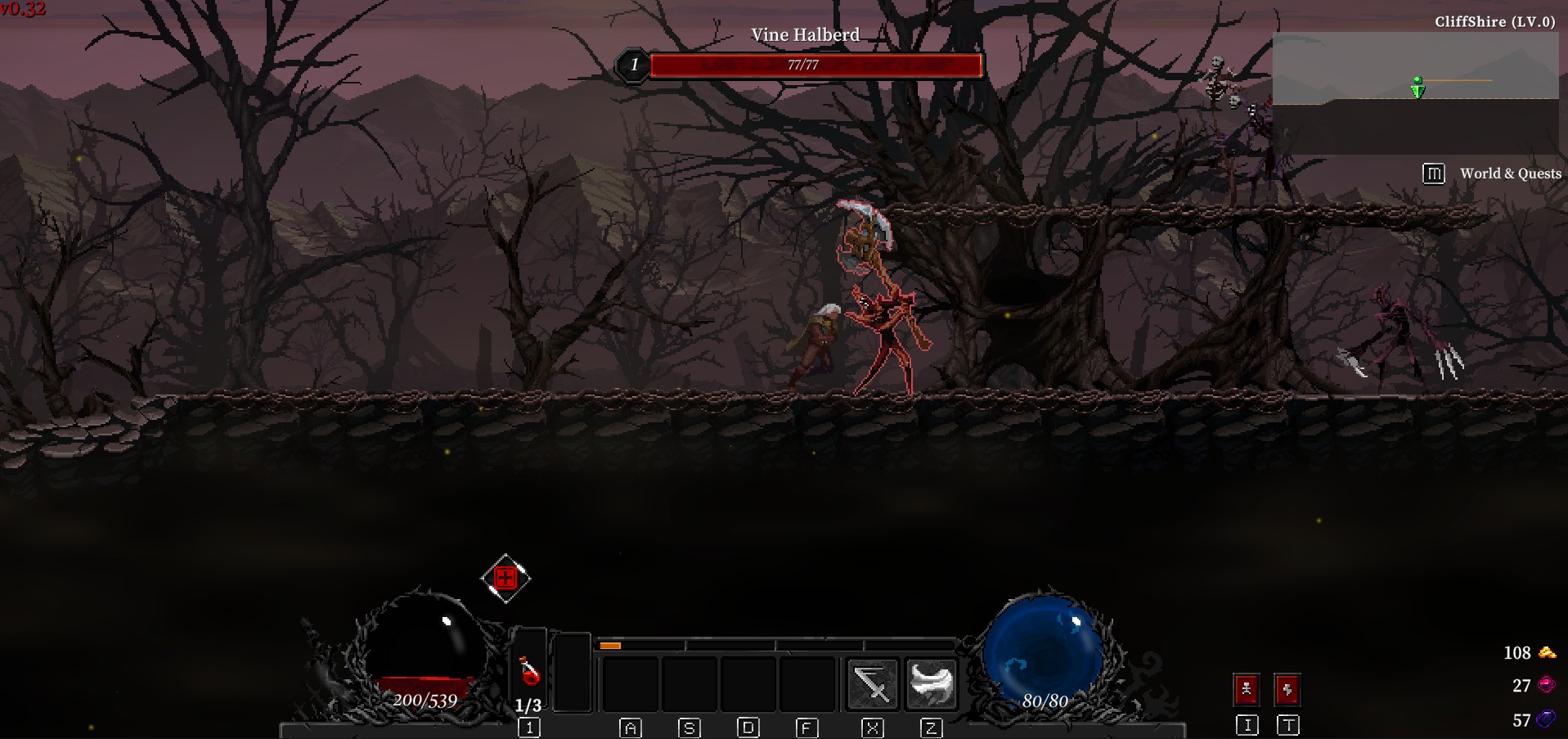Click the M key button for world map
Image resolution: width=1568 pixels, height=739 pixels.
point(1432,173)
